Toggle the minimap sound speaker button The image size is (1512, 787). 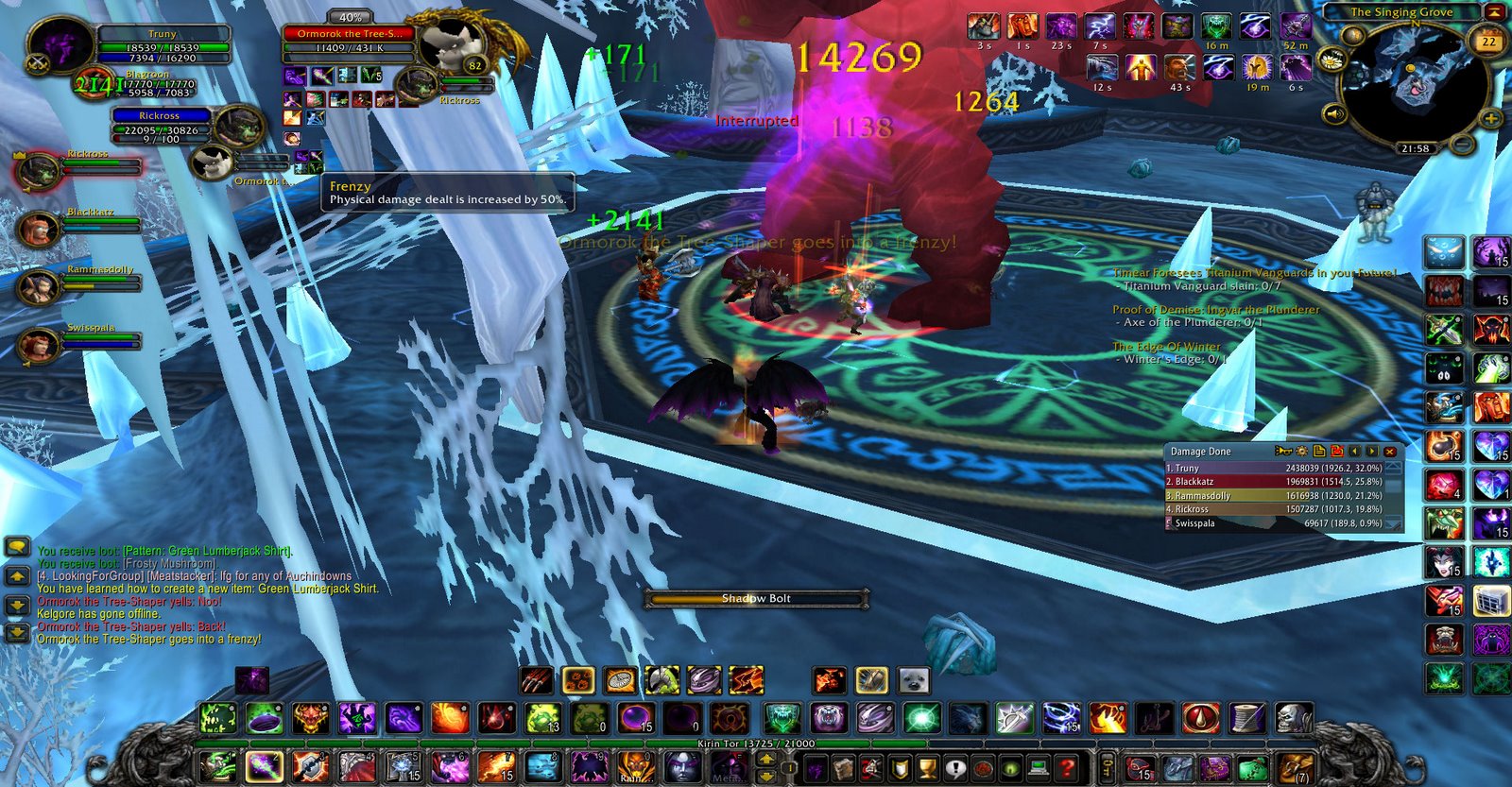coord(1333,115)
